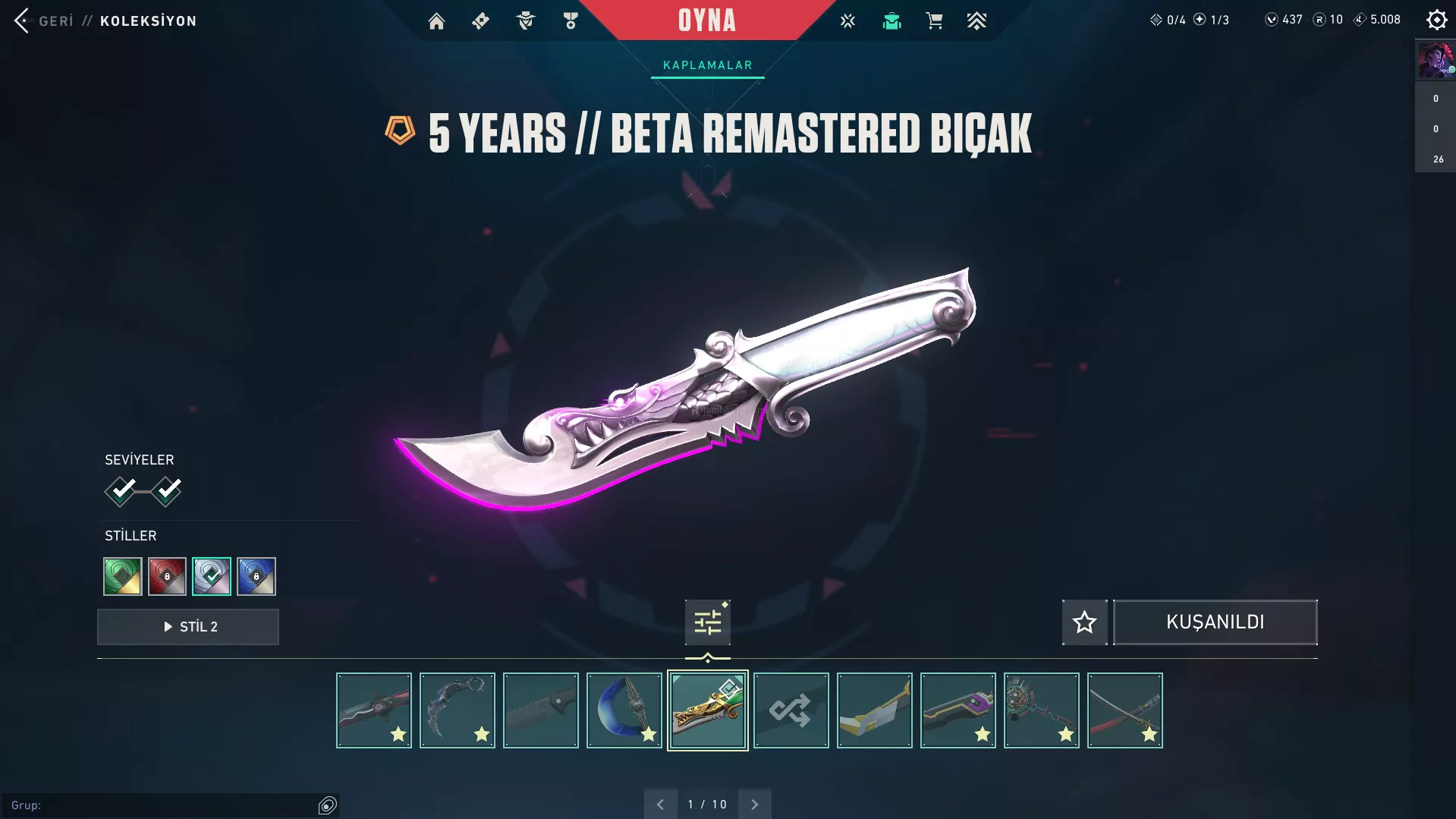Choose the locked red style swatch
Image resolution: width=1456 pixels, height=819 pixels.
tap(167, 576)
